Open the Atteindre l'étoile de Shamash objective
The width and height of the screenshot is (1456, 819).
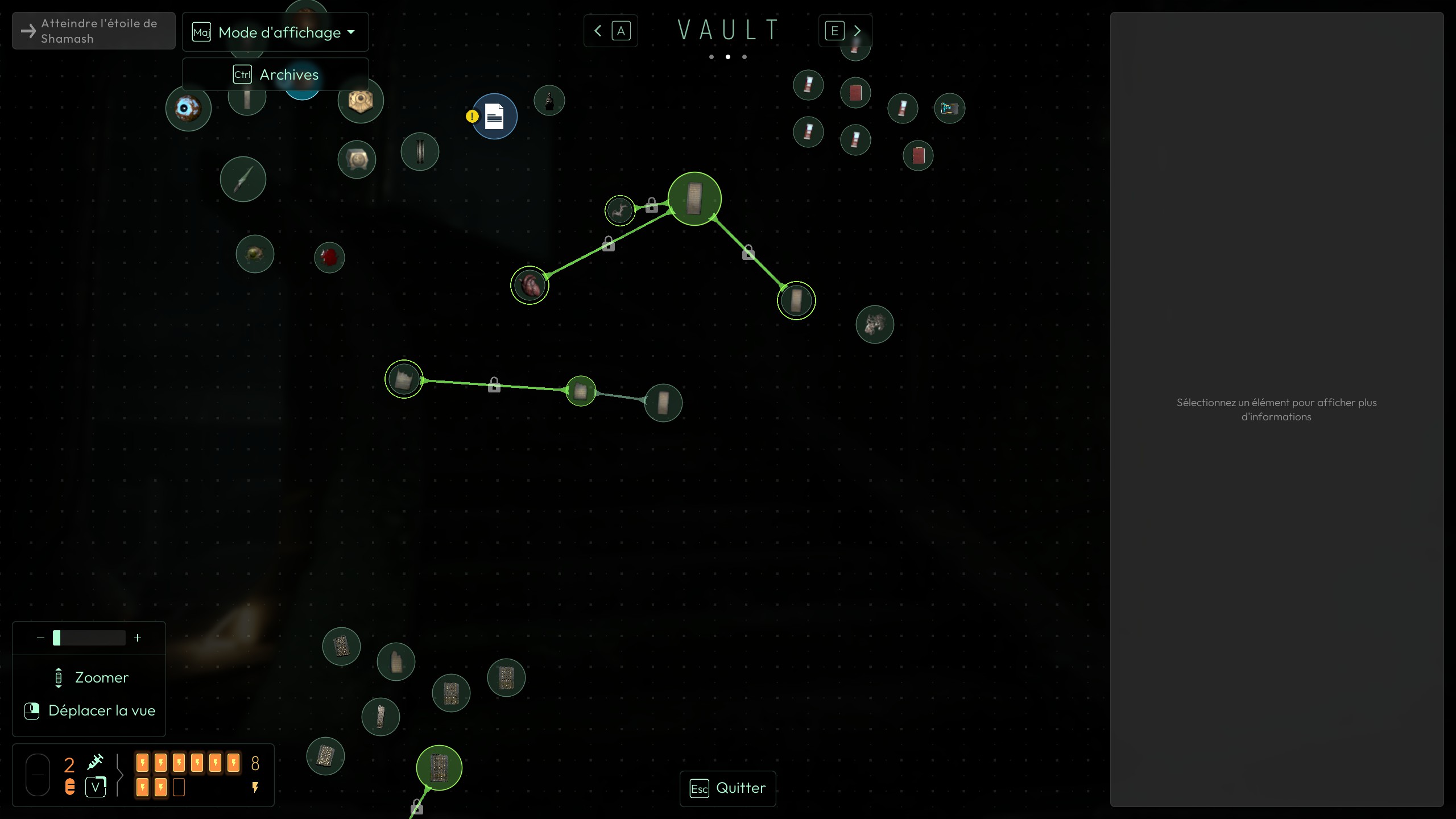pos(94,31)
